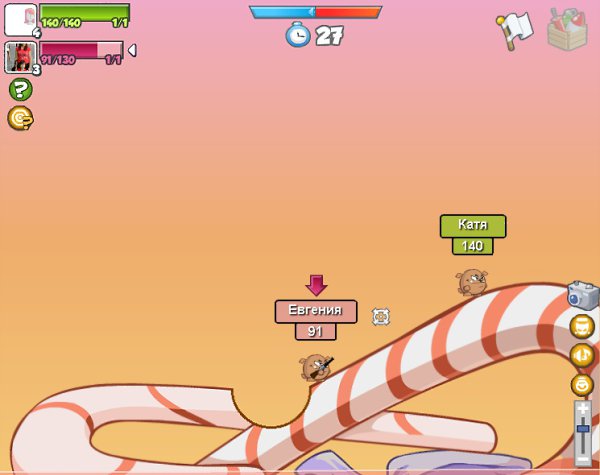
Task: Click the yellow target hint button
Action: pos(20,119)
